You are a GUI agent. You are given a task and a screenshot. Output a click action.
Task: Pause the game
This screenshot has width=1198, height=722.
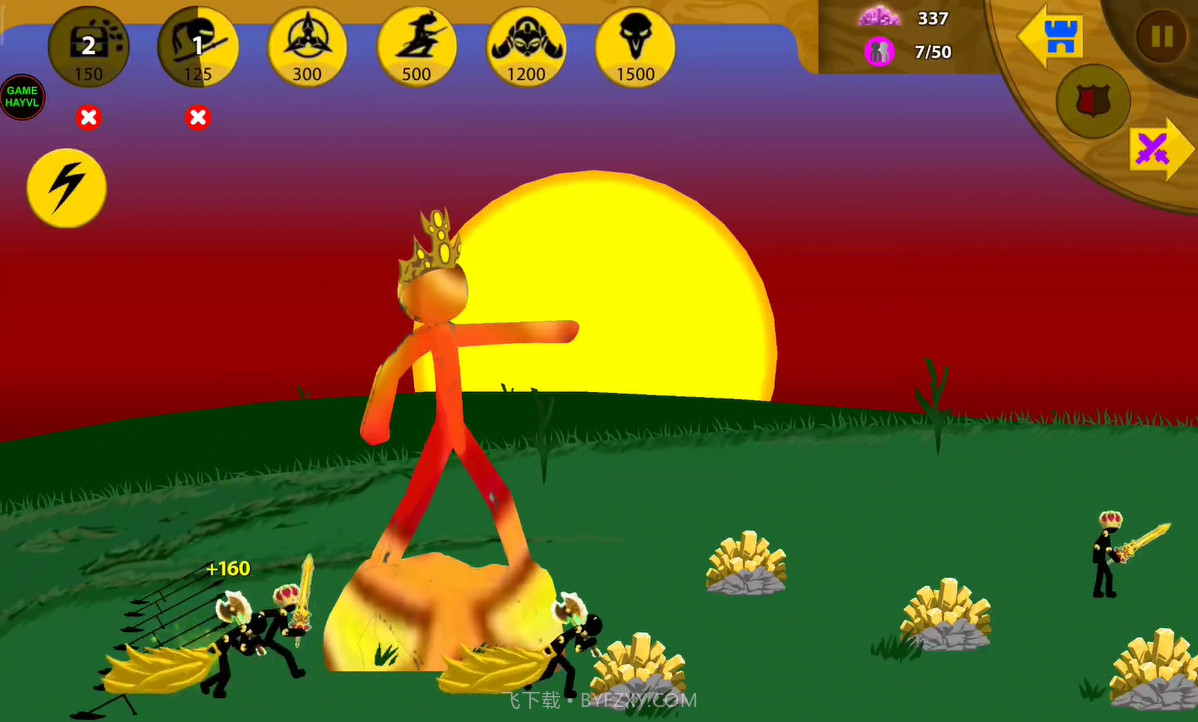coord(1161,38)
